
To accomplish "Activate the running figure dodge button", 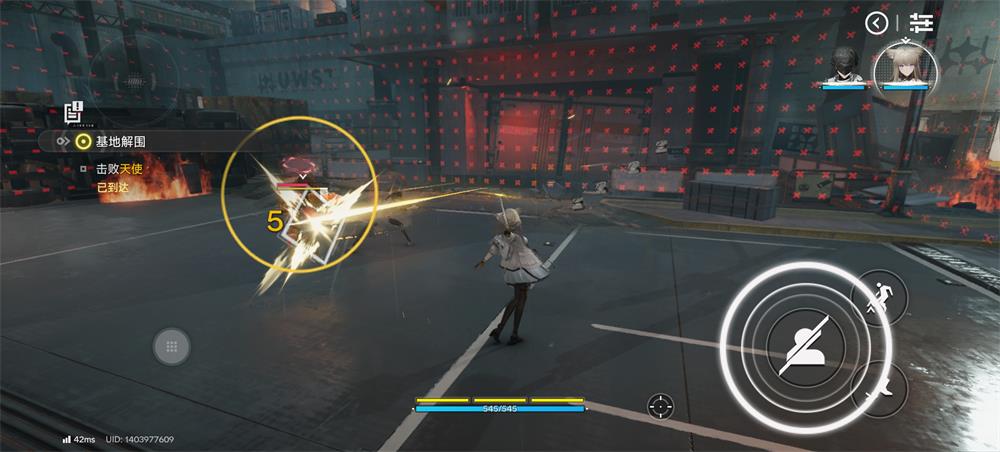I will [879, 297].
